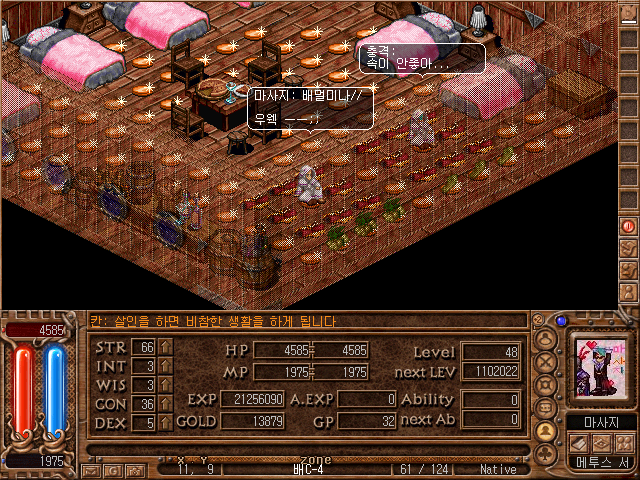Viewport: 640px width, 480px height.
Task: Click the character portrait picture
Action: click(599, 369)
